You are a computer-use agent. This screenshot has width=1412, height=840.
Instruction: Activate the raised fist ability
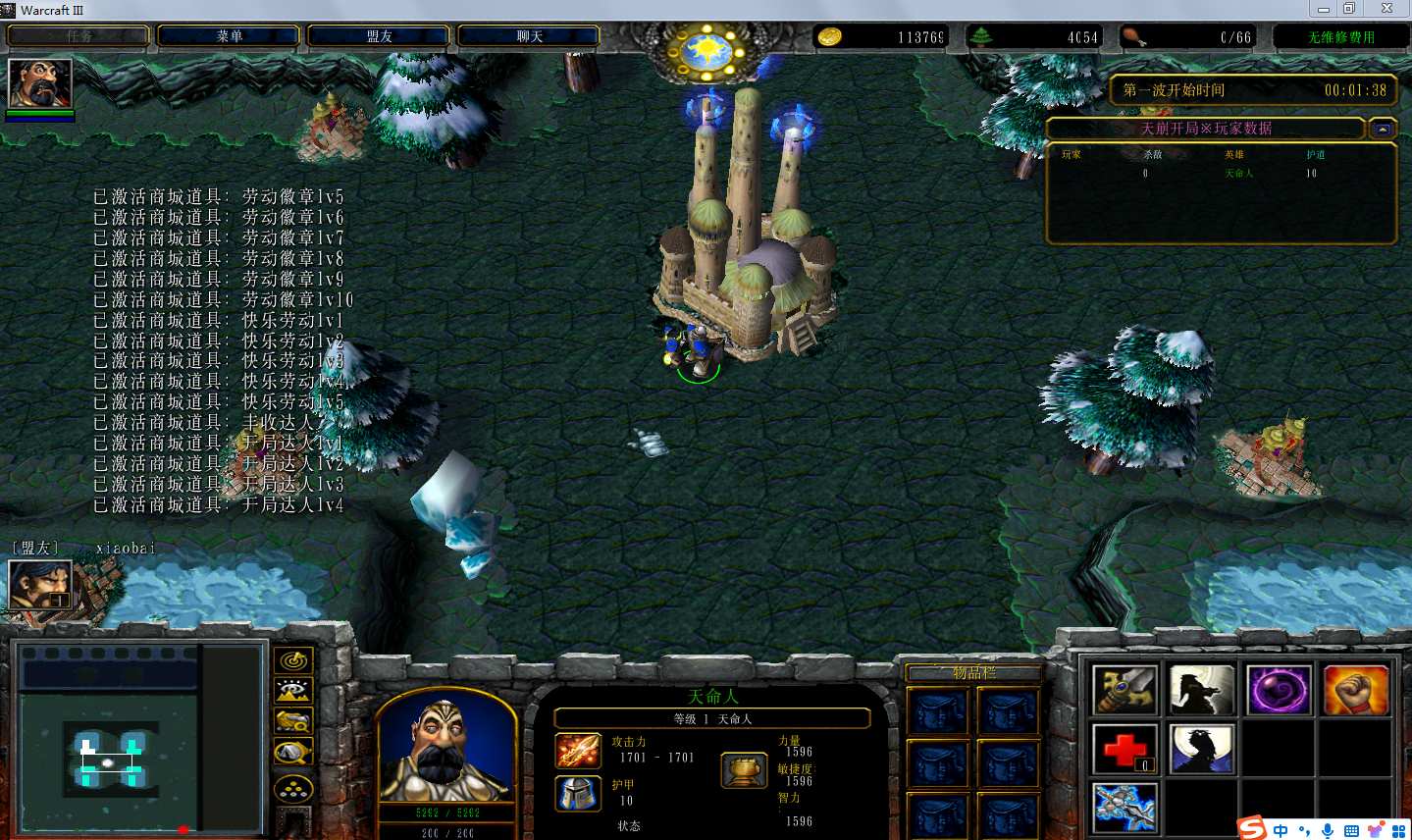click(1355, 690)
